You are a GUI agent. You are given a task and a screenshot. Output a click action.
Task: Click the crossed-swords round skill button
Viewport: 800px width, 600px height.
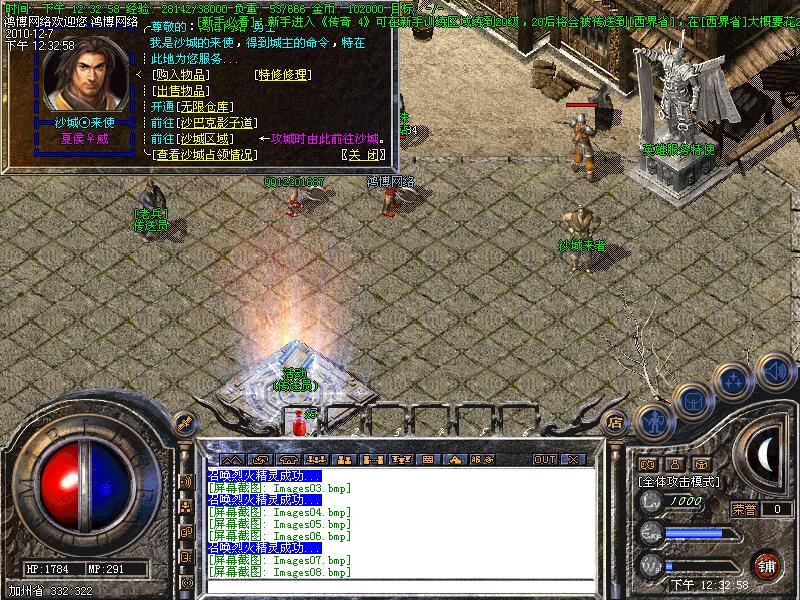(735, 380)
